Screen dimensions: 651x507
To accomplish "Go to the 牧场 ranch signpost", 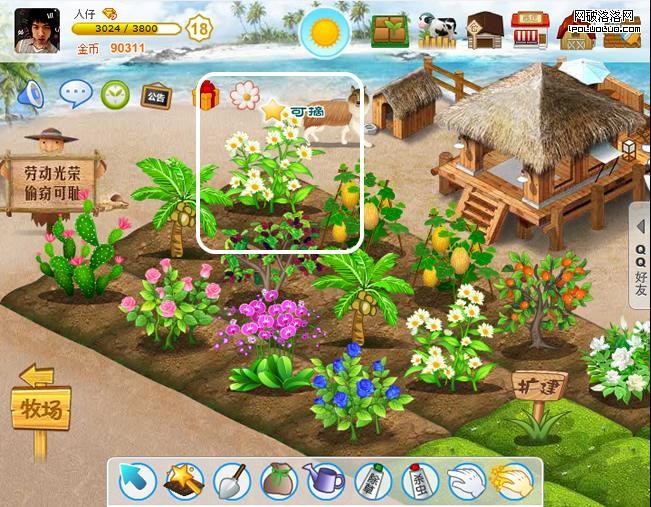I will [x=42, y=407].
